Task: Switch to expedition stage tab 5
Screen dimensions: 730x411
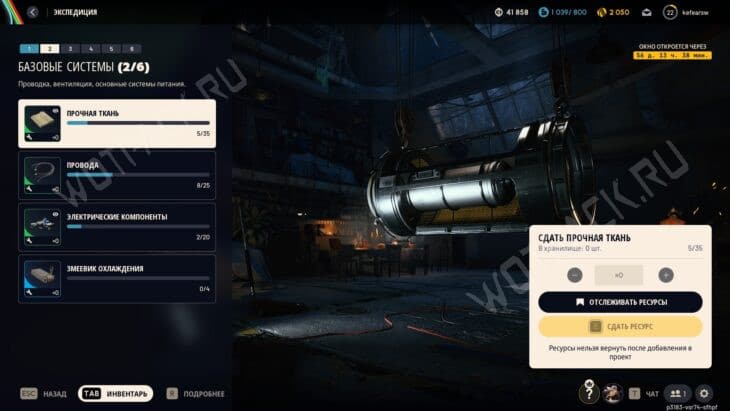Action: tap(111, 48)
